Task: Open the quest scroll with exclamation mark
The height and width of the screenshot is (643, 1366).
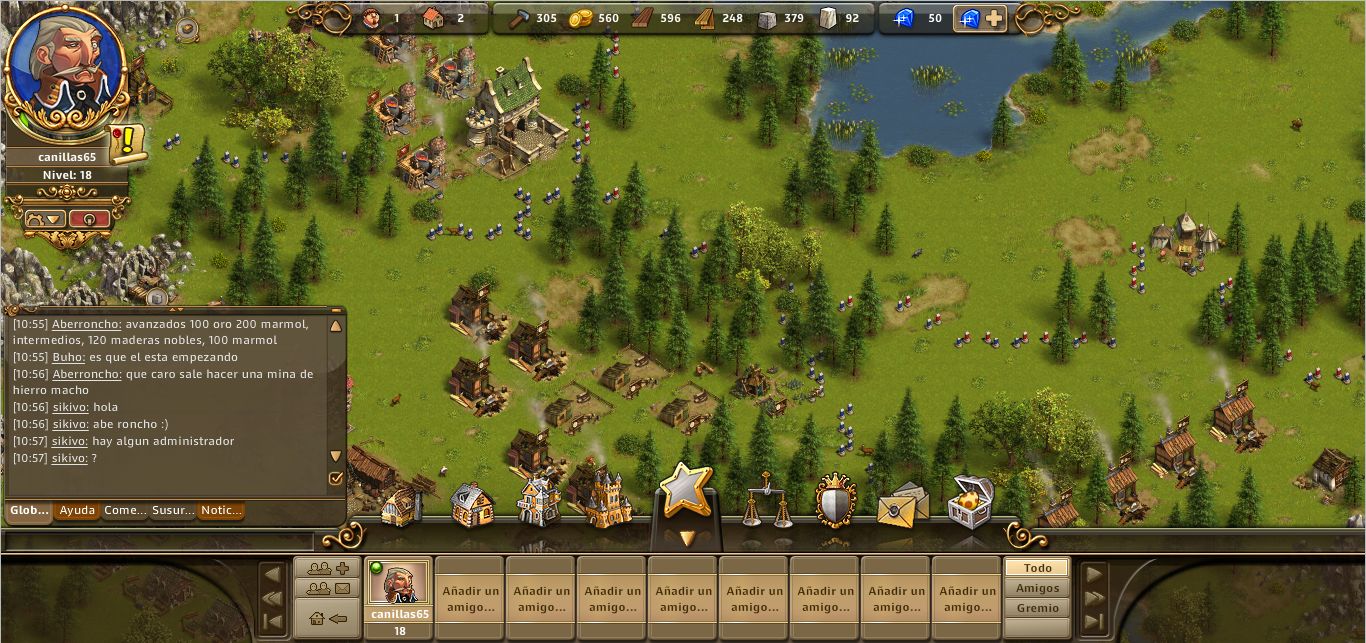Action: point(127,144)
